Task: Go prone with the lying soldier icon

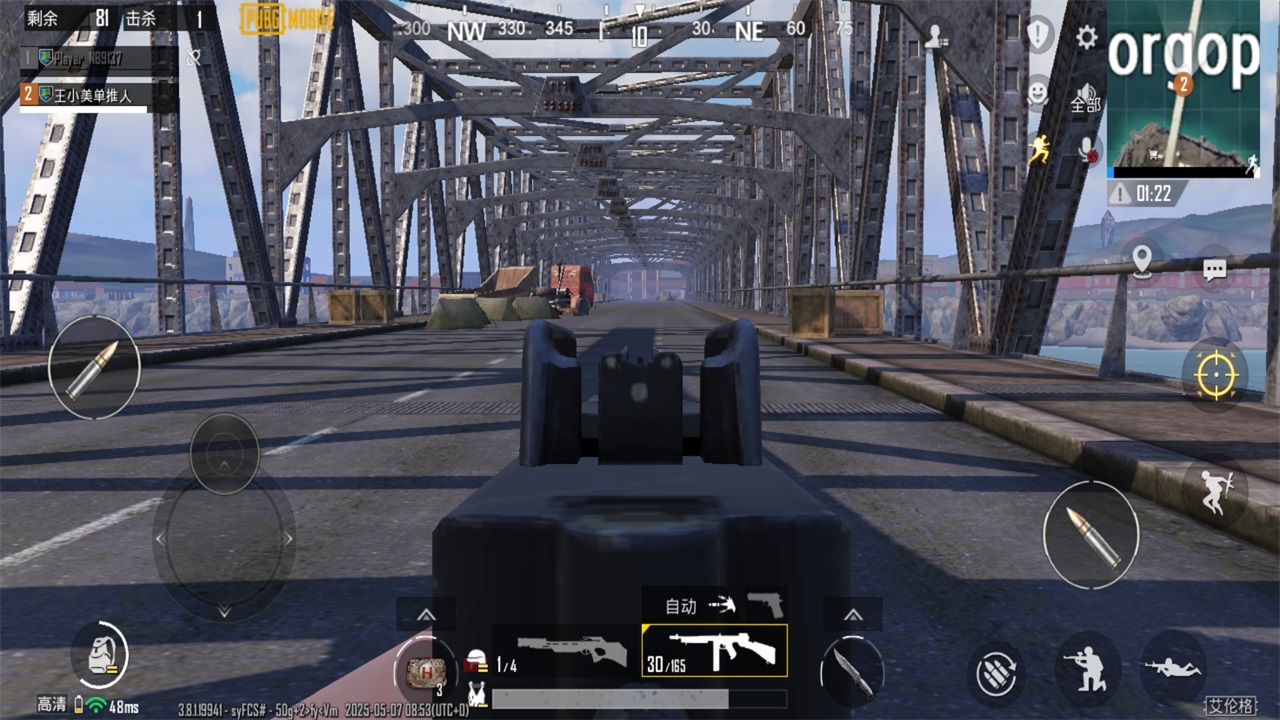Action: point(1172,667)
